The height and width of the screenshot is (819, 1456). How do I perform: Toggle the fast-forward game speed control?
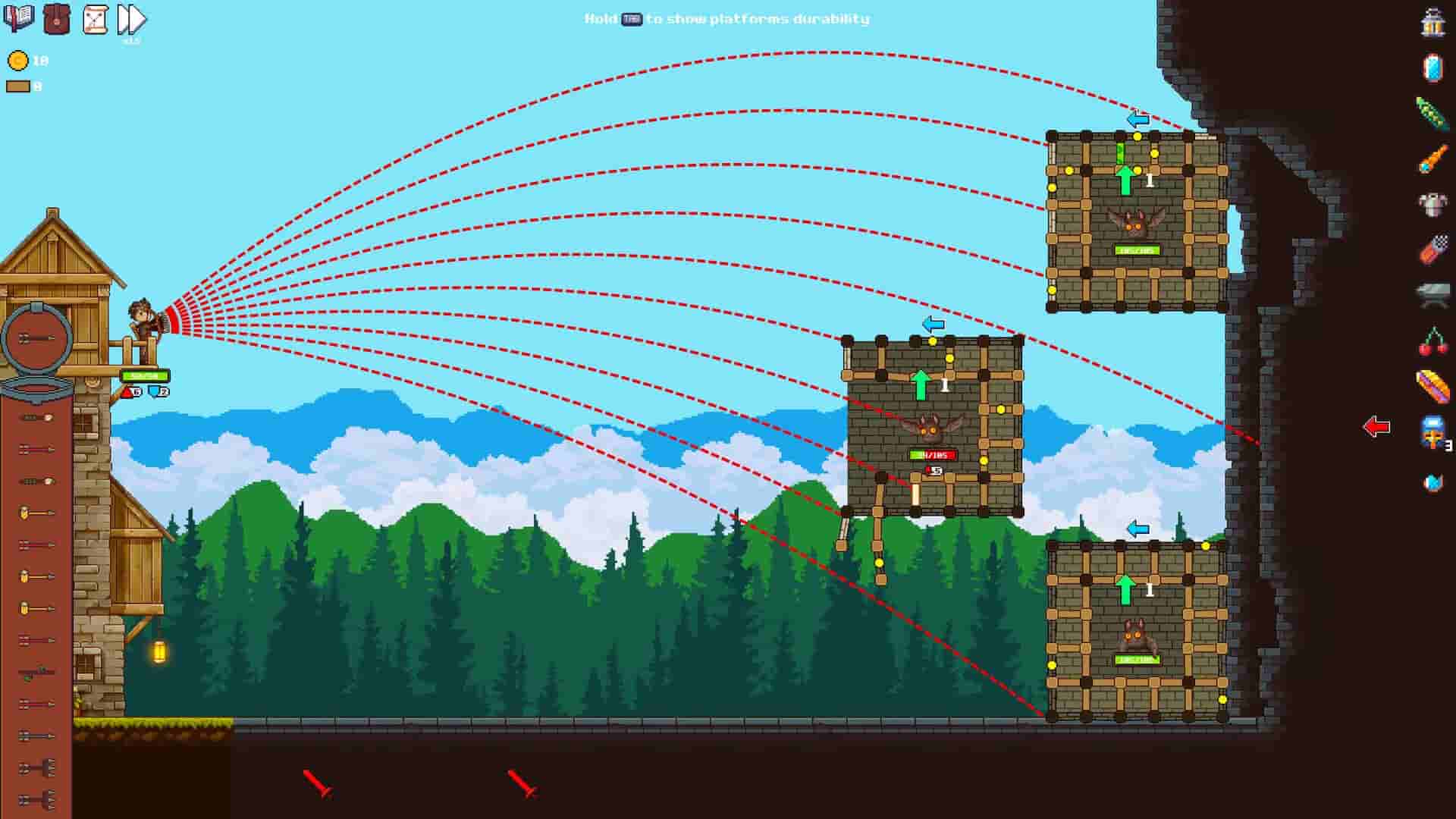(130, 20)
